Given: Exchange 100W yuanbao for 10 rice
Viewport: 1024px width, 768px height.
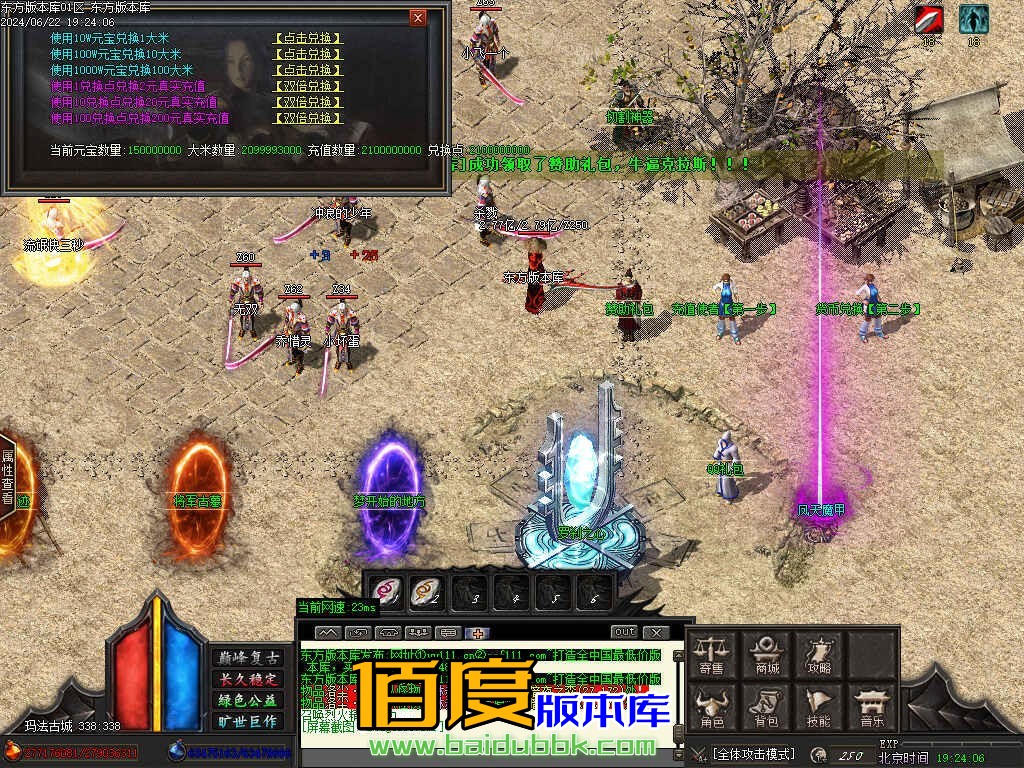Looking at the screenshot, I should click(x=308, y=54).
